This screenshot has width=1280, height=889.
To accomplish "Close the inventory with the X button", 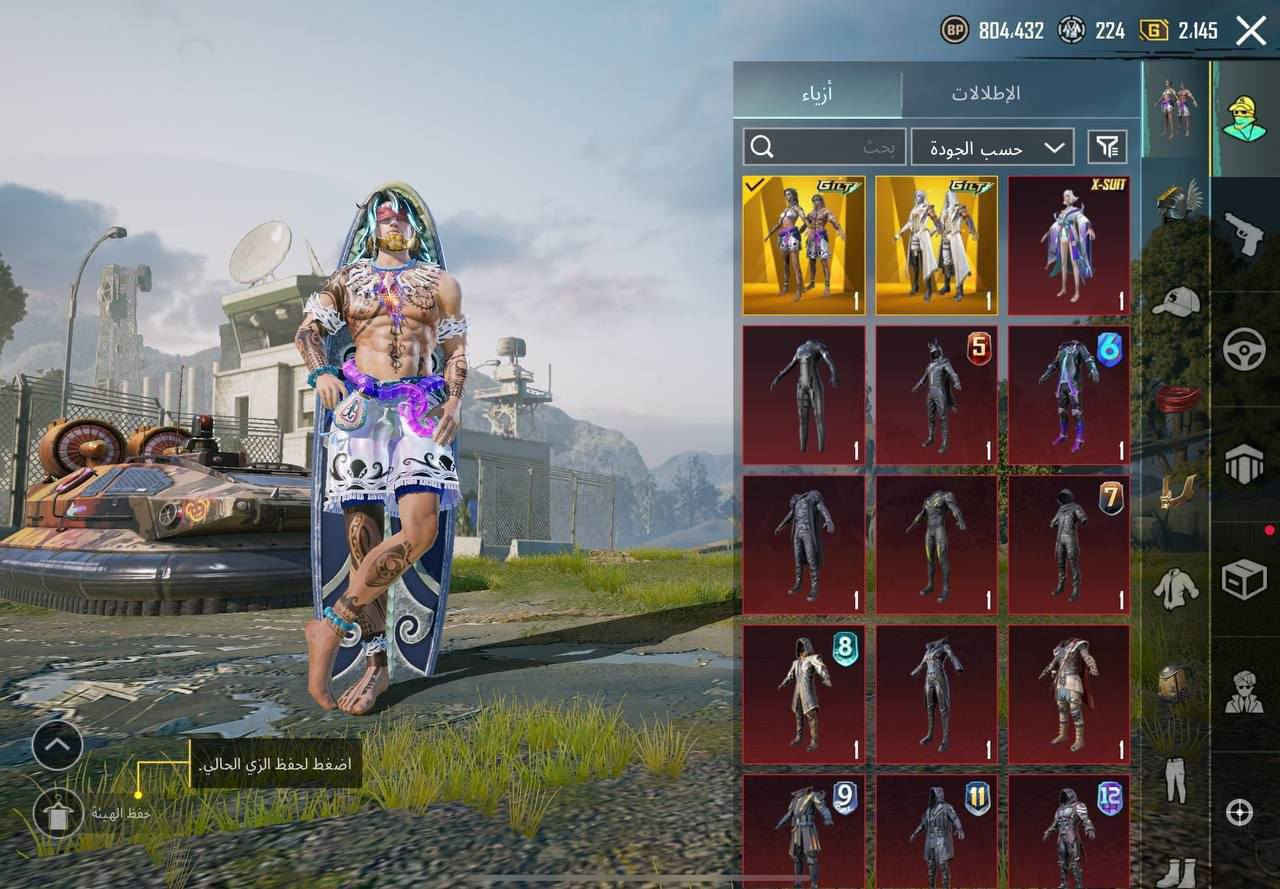I will [x=1251, y=31].
